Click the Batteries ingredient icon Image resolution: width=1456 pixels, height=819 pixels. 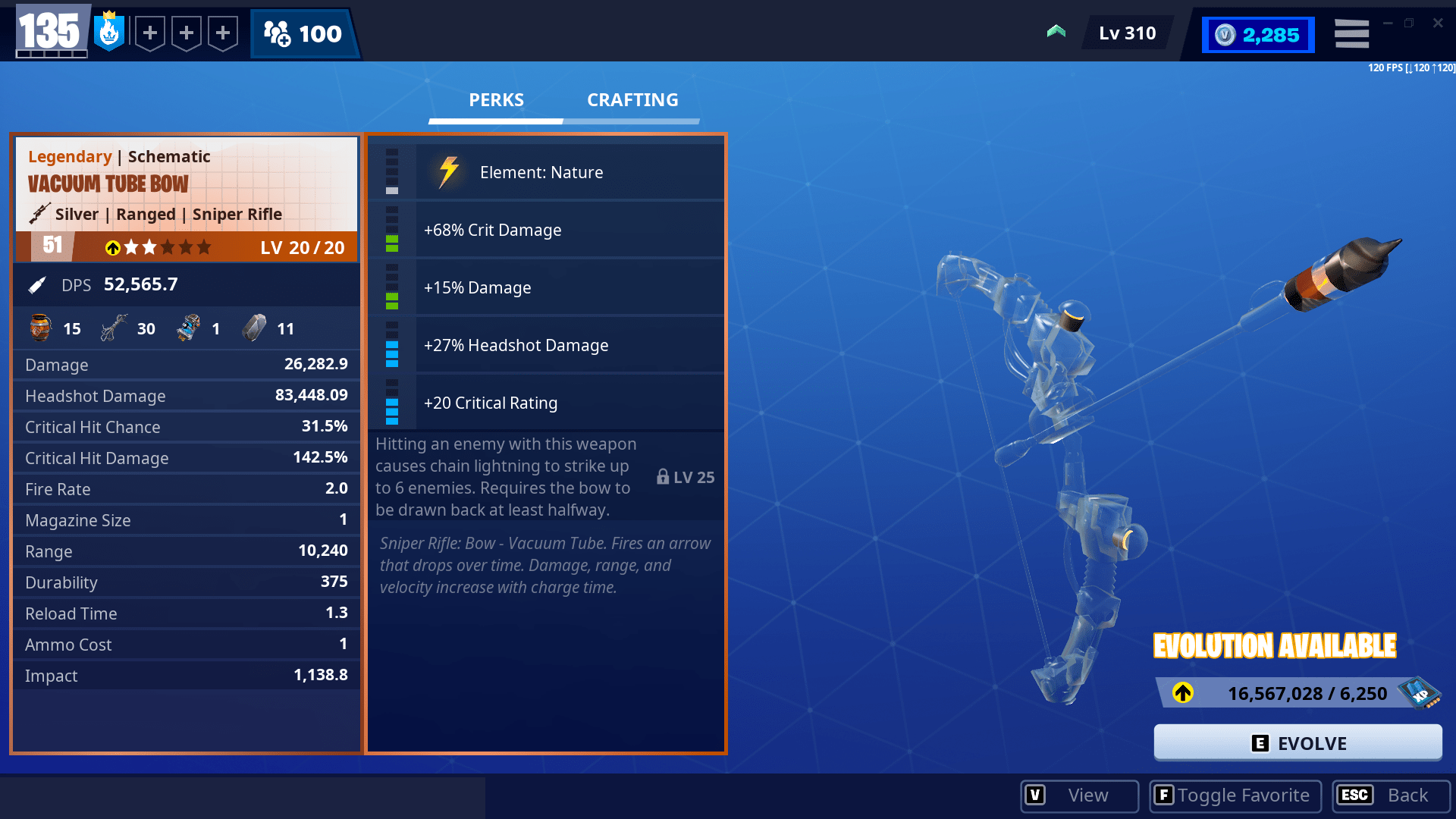click(187, 328)
